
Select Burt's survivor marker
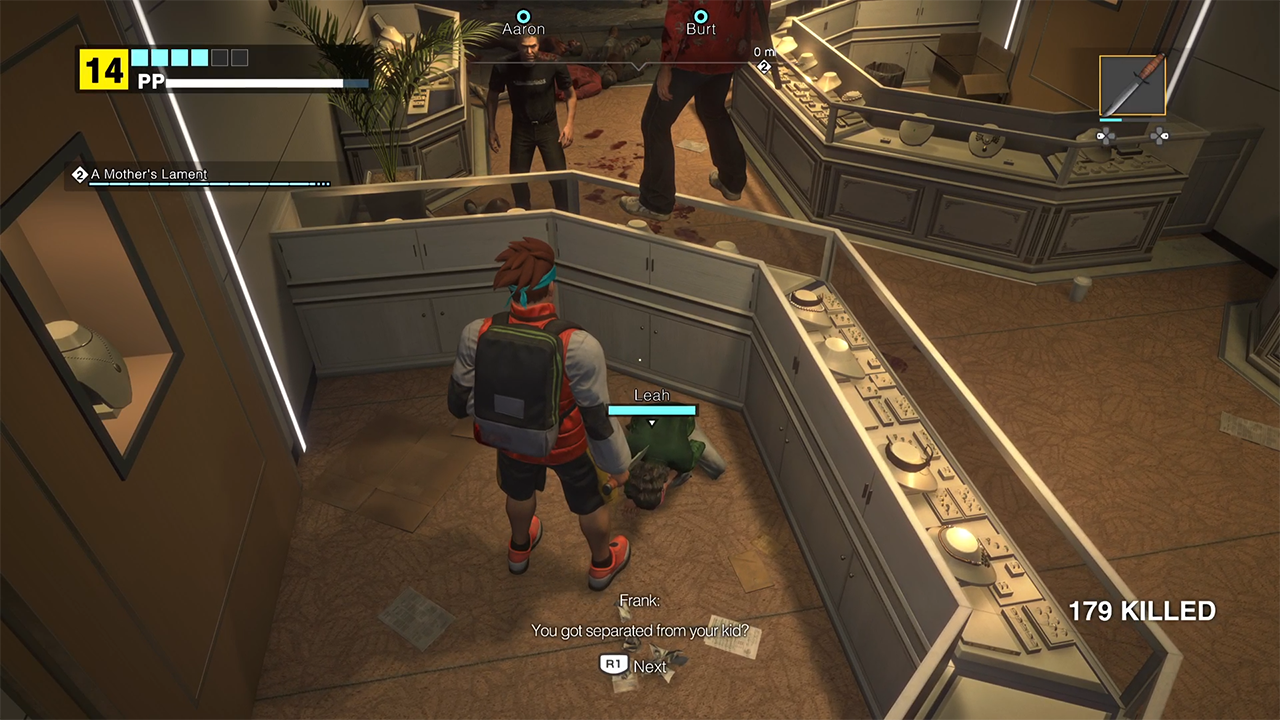[700, 17]
